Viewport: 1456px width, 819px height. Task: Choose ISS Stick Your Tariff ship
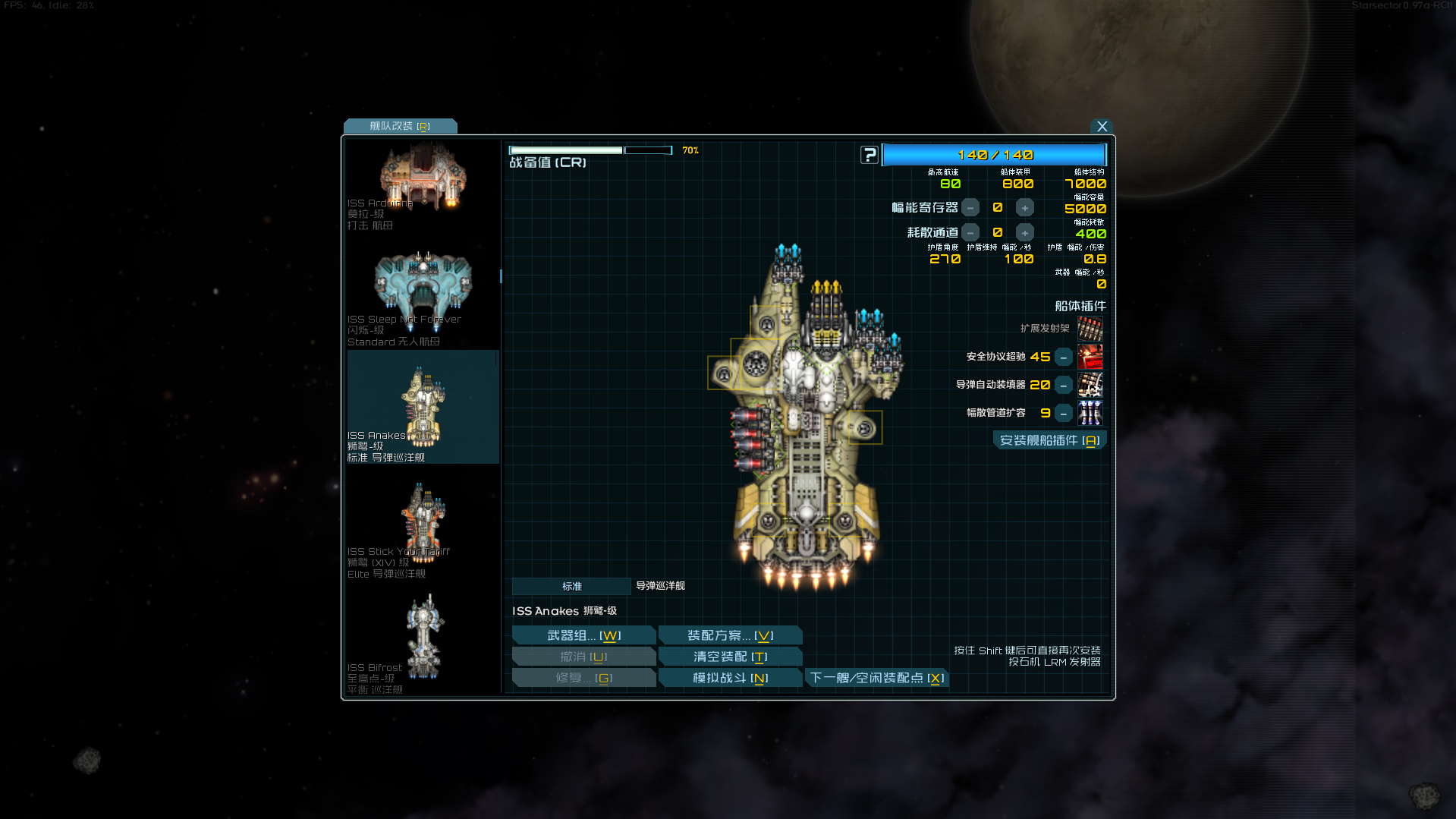click(x=422, y=529)
